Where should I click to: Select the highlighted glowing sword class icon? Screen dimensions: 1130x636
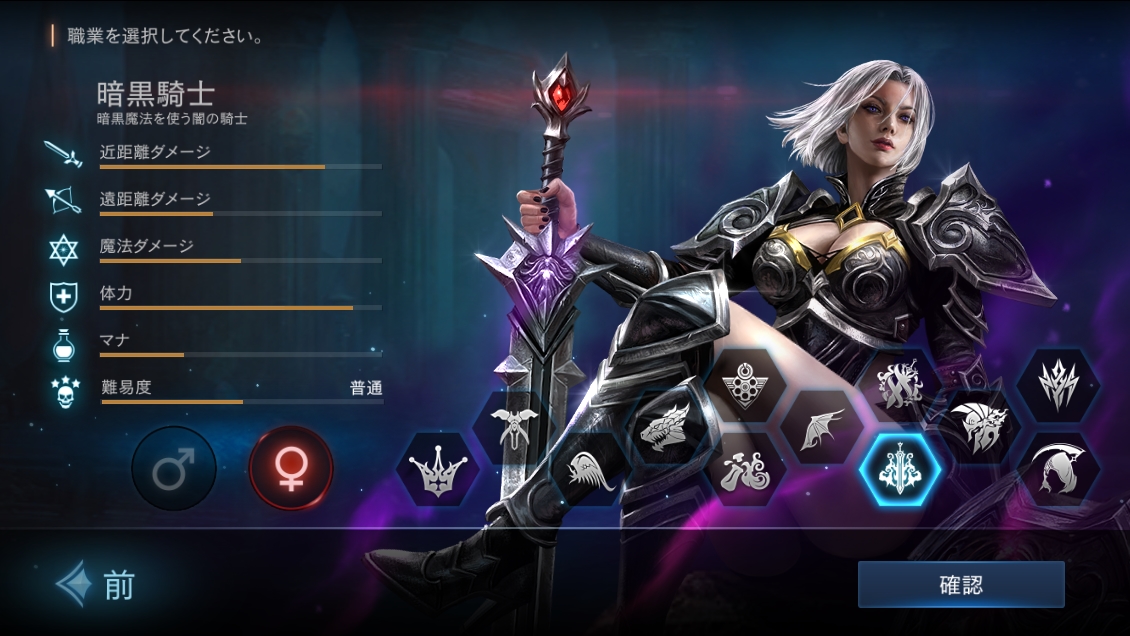pyautogui.click(x=899, y=470)
